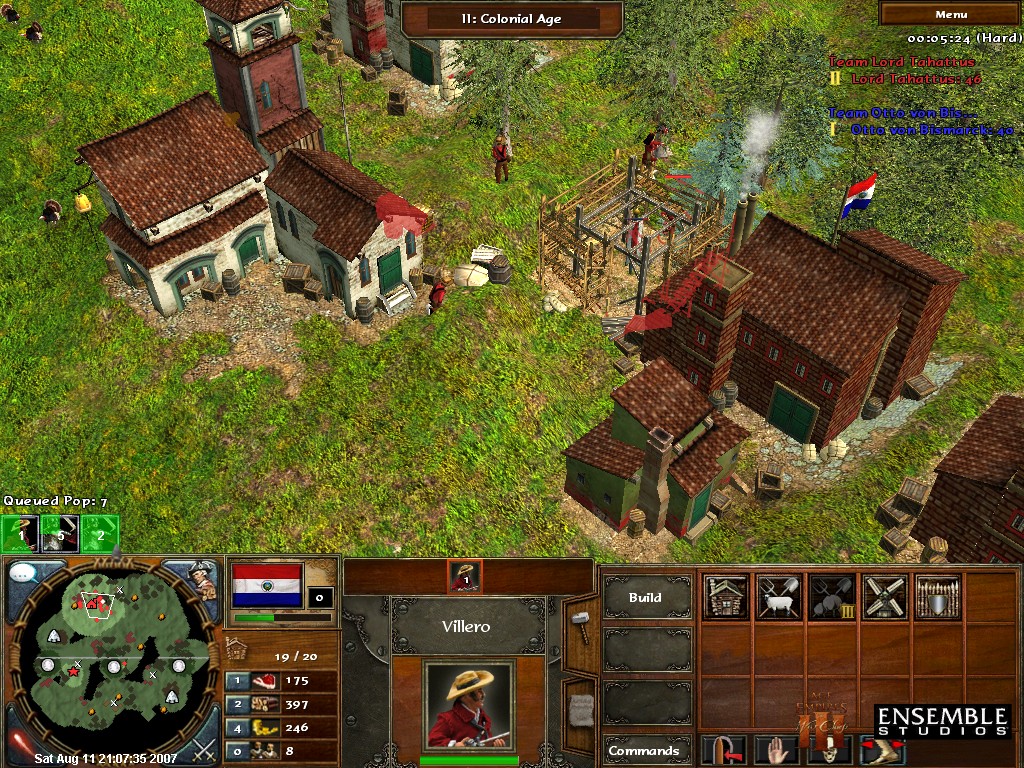This screenshot has width=1024, height=768.
Task: Open the chat speech bubble button
Action: coord(23,575)
